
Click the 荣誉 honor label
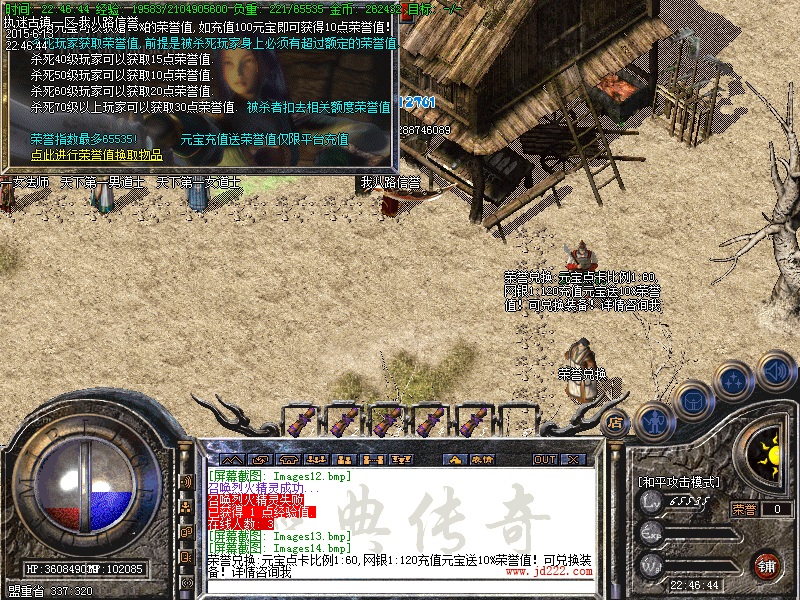point(743,509)
